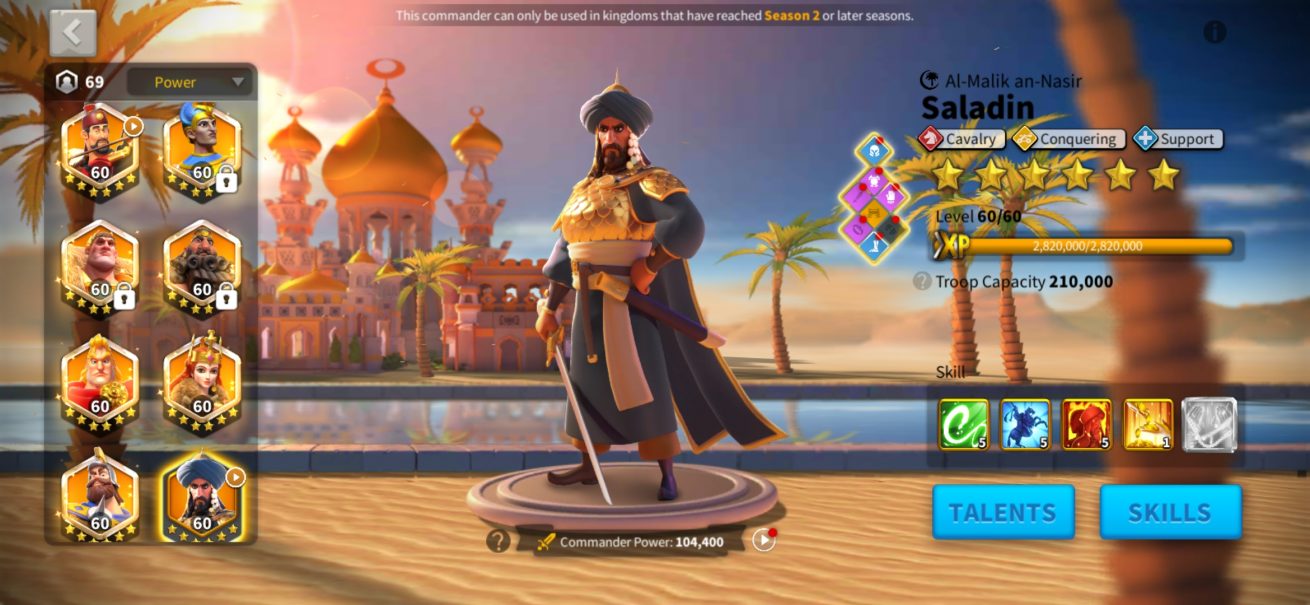The width and height of the screenshot is (1310, 605).
Task: Show Commander Power help question mark
Action: (x=498, y=541)
